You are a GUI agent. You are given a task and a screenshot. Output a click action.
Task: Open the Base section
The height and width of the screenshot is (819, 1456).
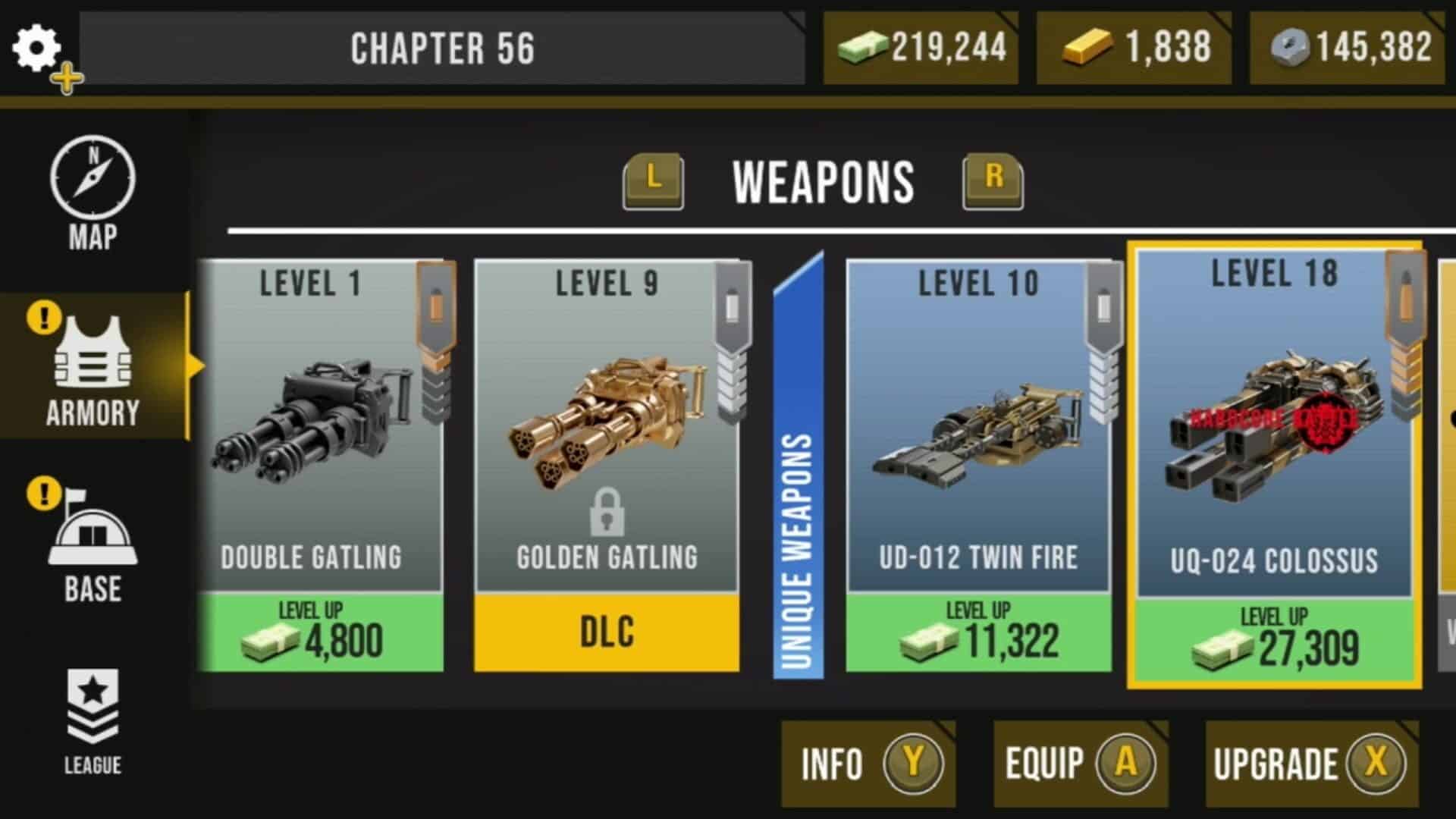point(93,544)
